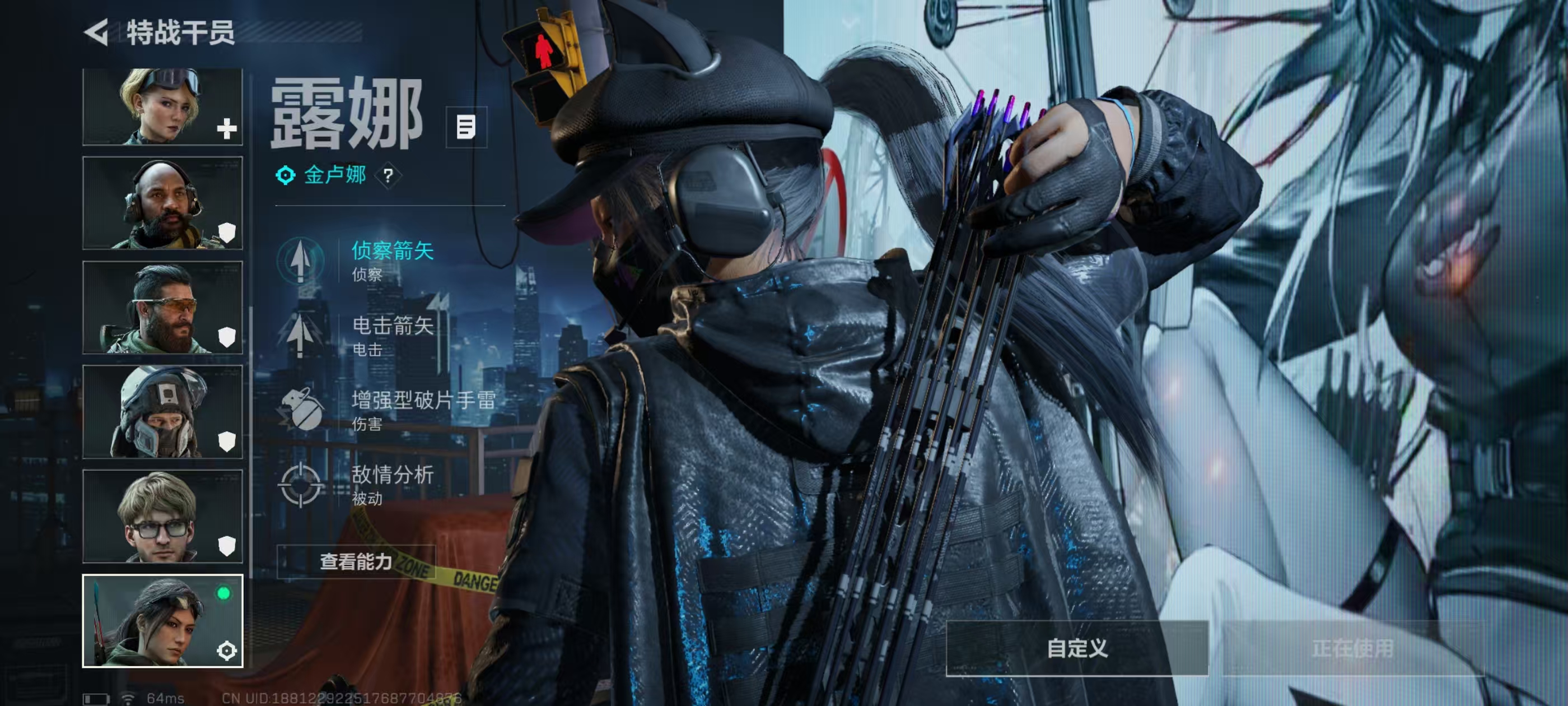Pick the operator wearing orange glasses
The width and height of the screenshot is (1568, 706).
(x=162, y=308)
